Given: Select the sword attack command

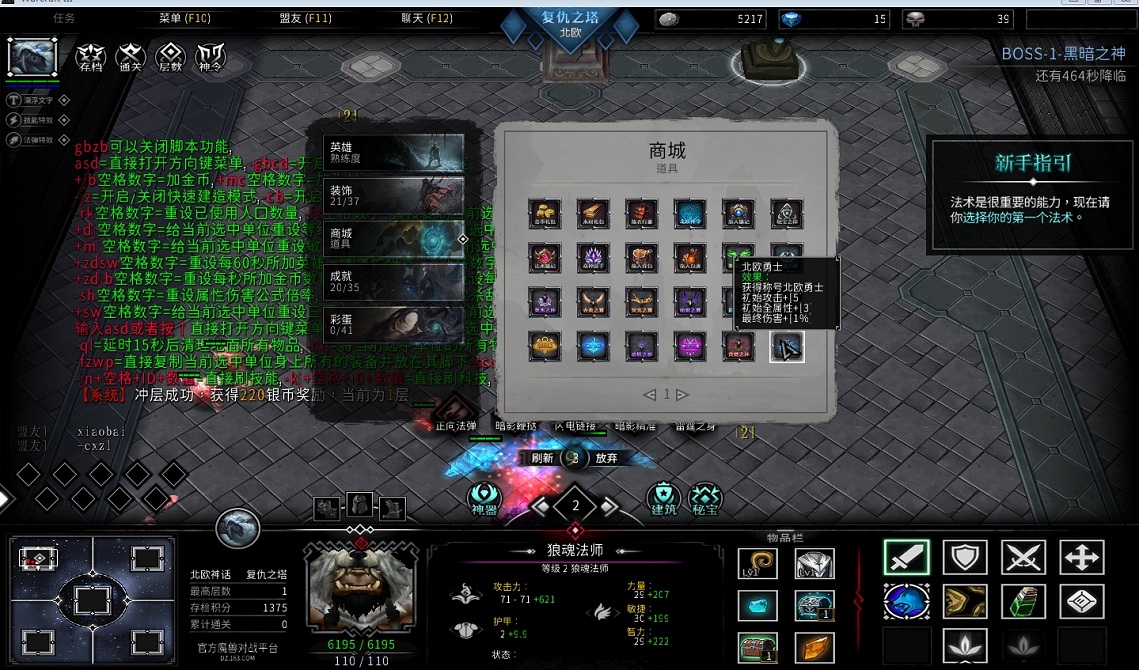Looking at the screenshot, I should click(906, 558).
